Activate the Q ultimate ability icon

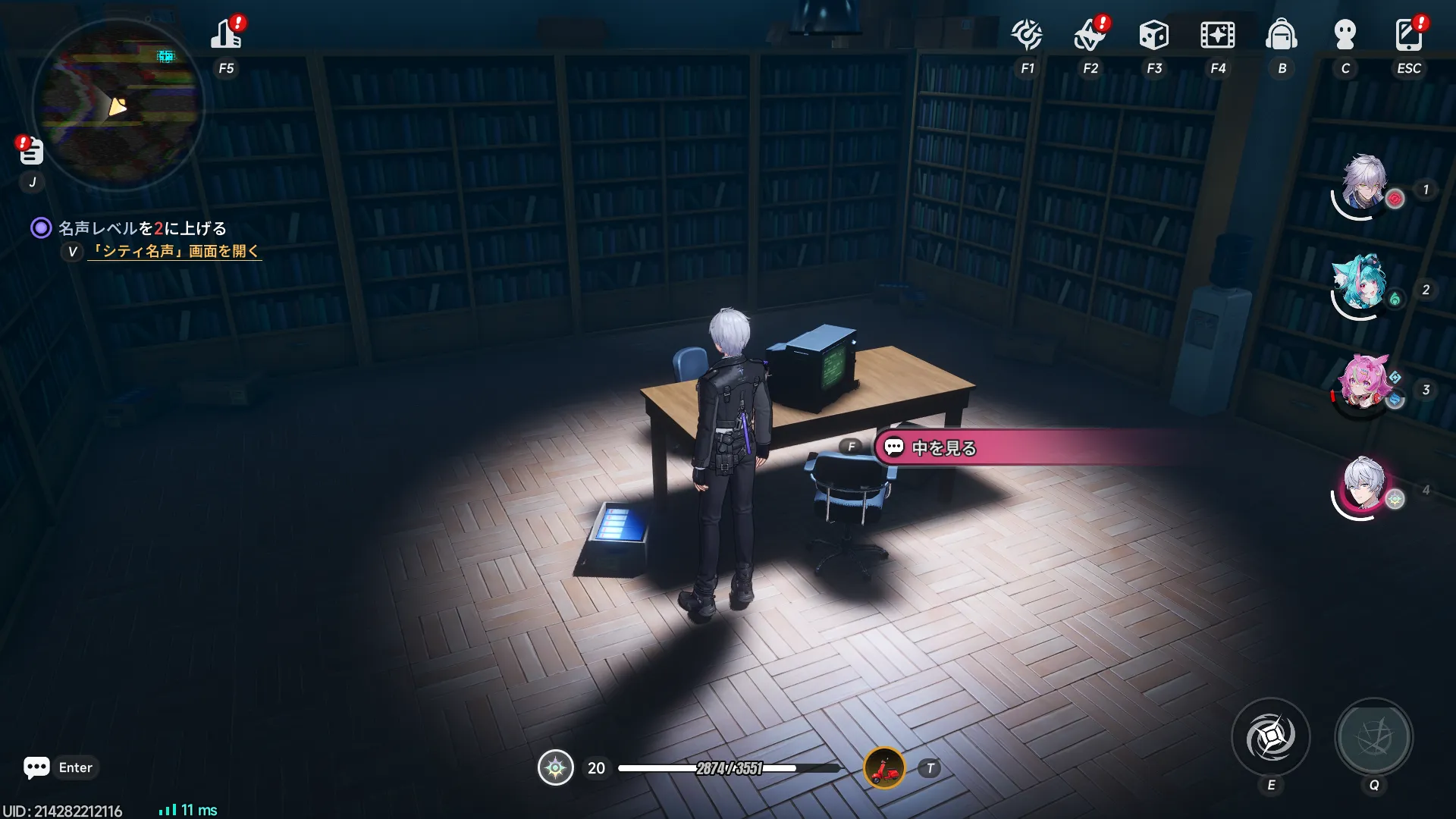click(x=1373, y=737)
